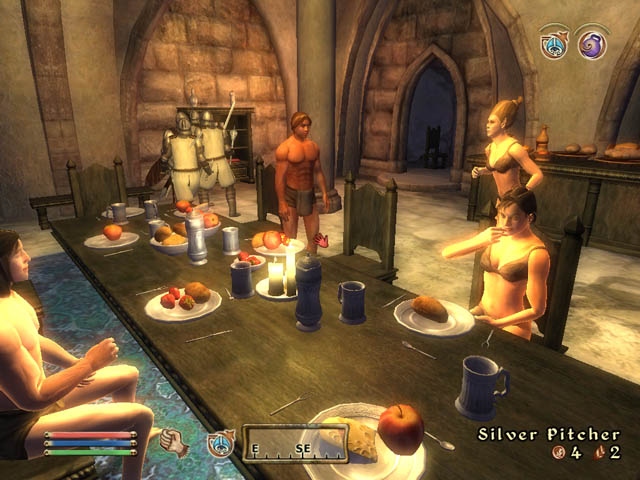Select the fist weapon icon
Screen dimensions: 640x480
(x=174, y=441)
